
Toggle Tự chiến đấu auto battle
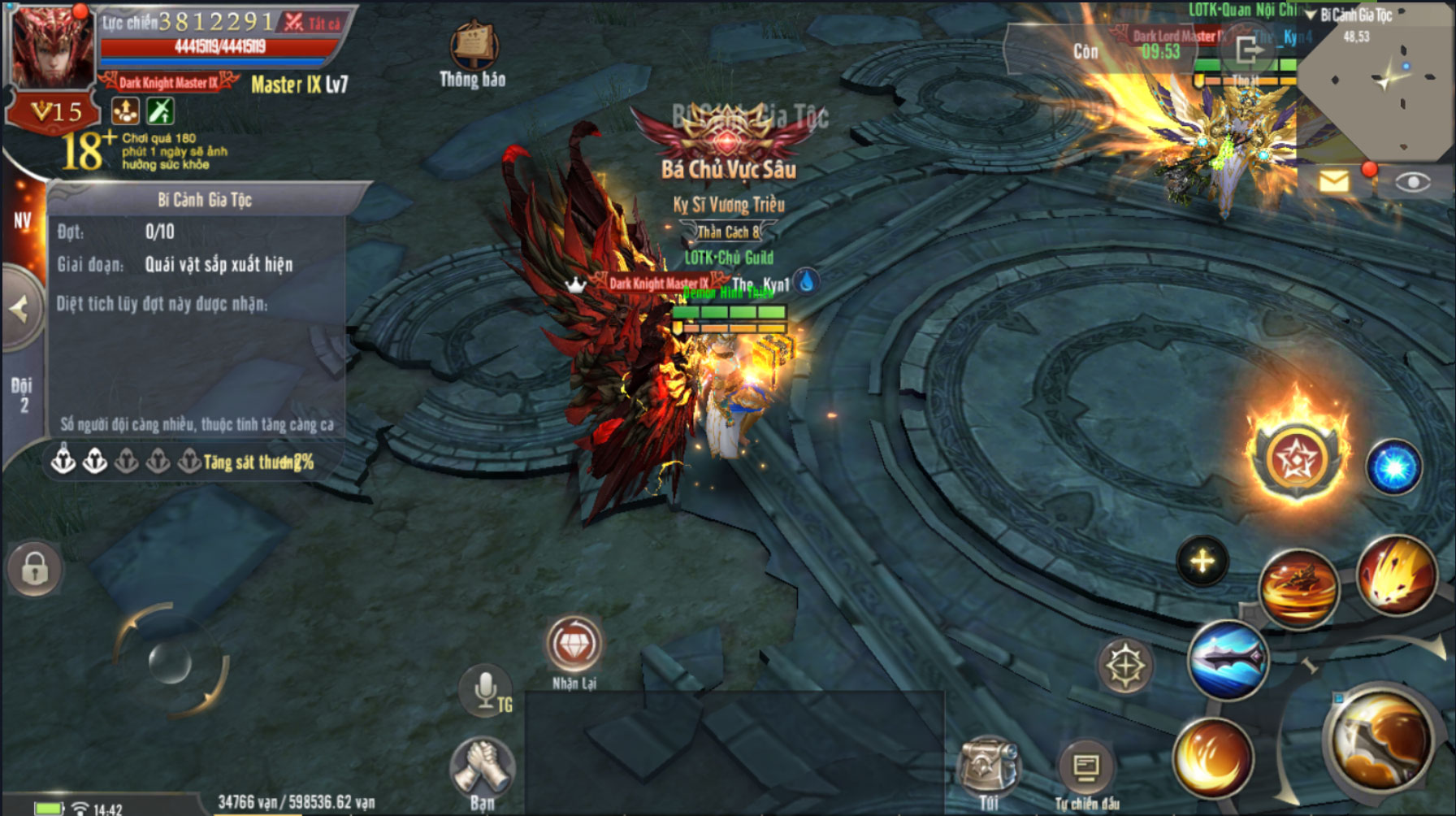tap(1086, 766)
